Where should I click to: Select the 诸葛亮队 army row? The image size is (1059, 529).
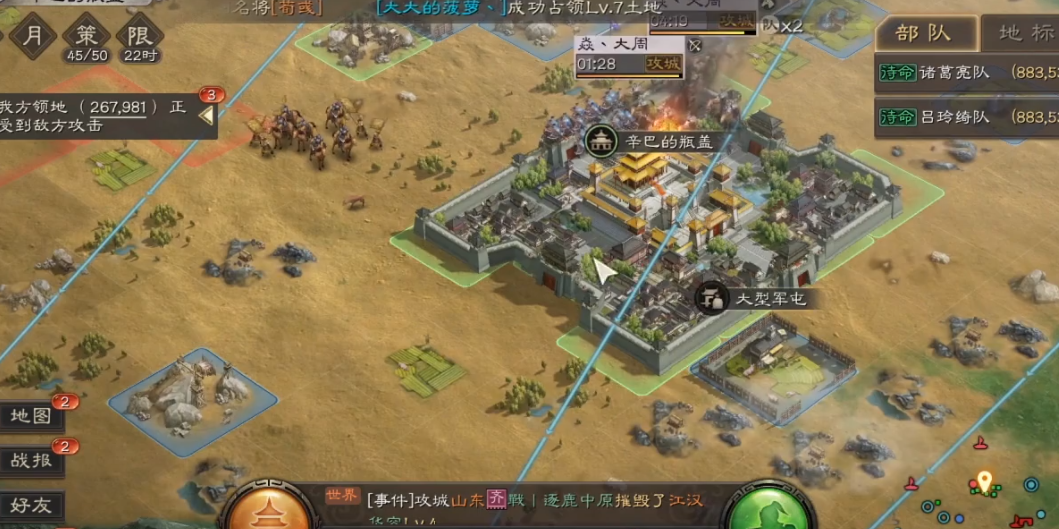point(965,72)
